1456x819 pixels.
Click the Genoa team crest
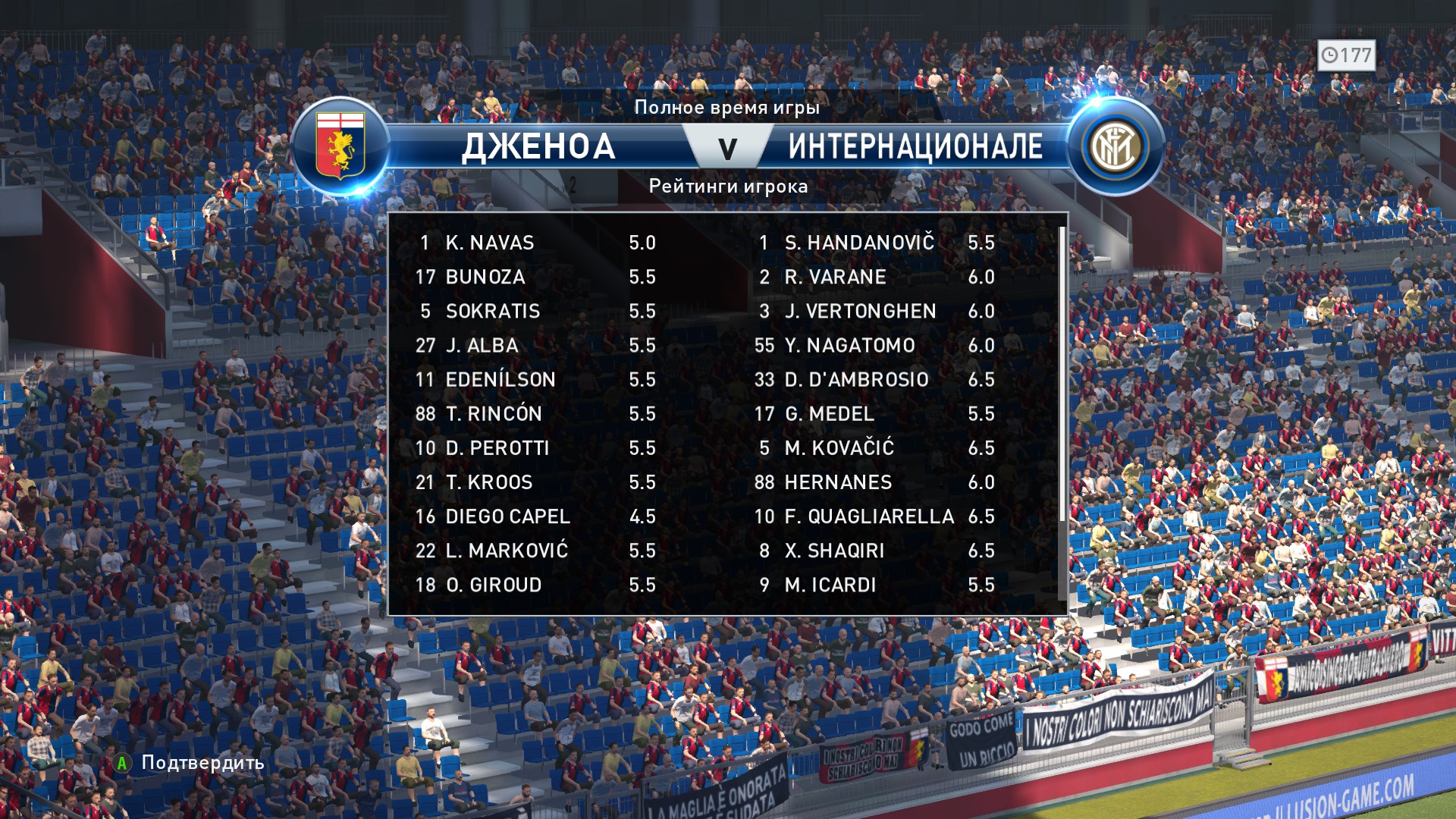(340, 146)
